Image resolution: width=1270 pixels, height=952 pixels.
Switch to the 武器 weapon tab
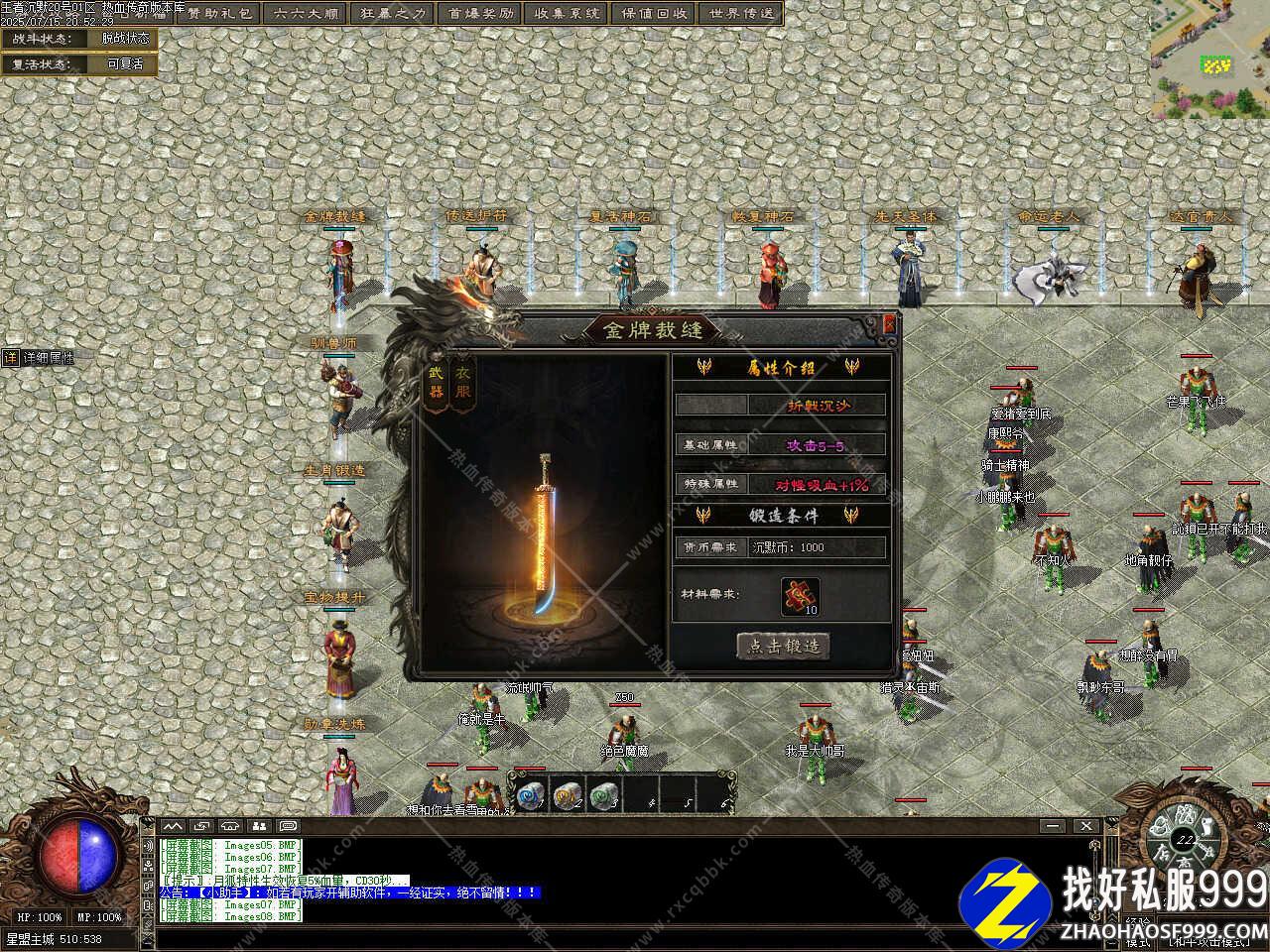[437, 382]
